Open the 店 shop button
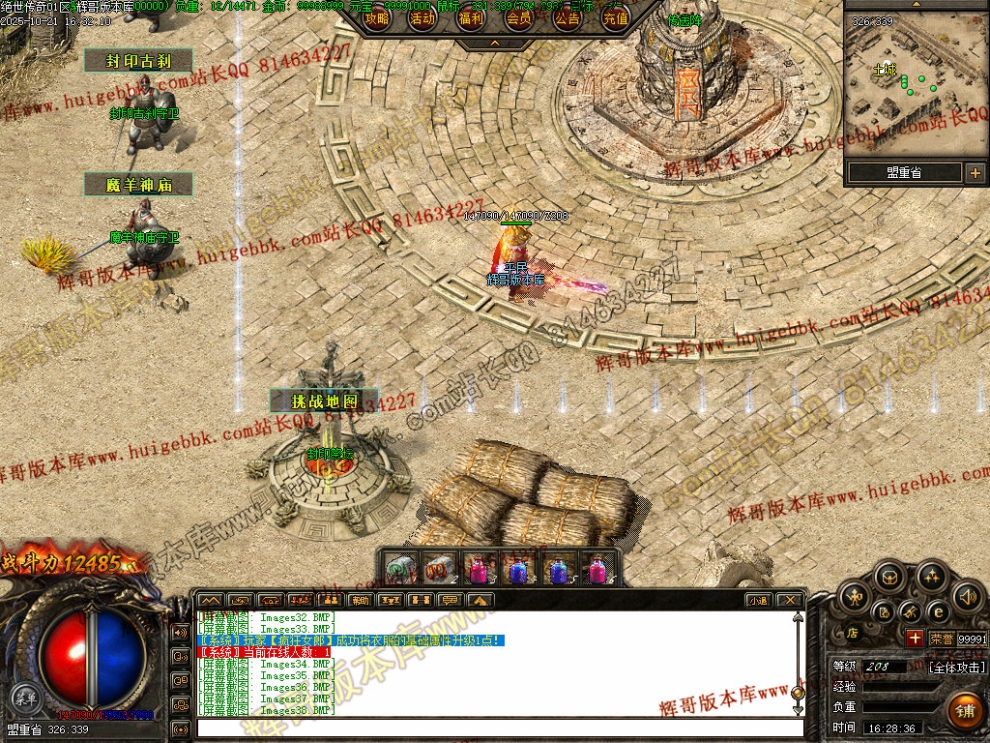The height and width of the screenshot is (743, 990). (x=853, y=632)
